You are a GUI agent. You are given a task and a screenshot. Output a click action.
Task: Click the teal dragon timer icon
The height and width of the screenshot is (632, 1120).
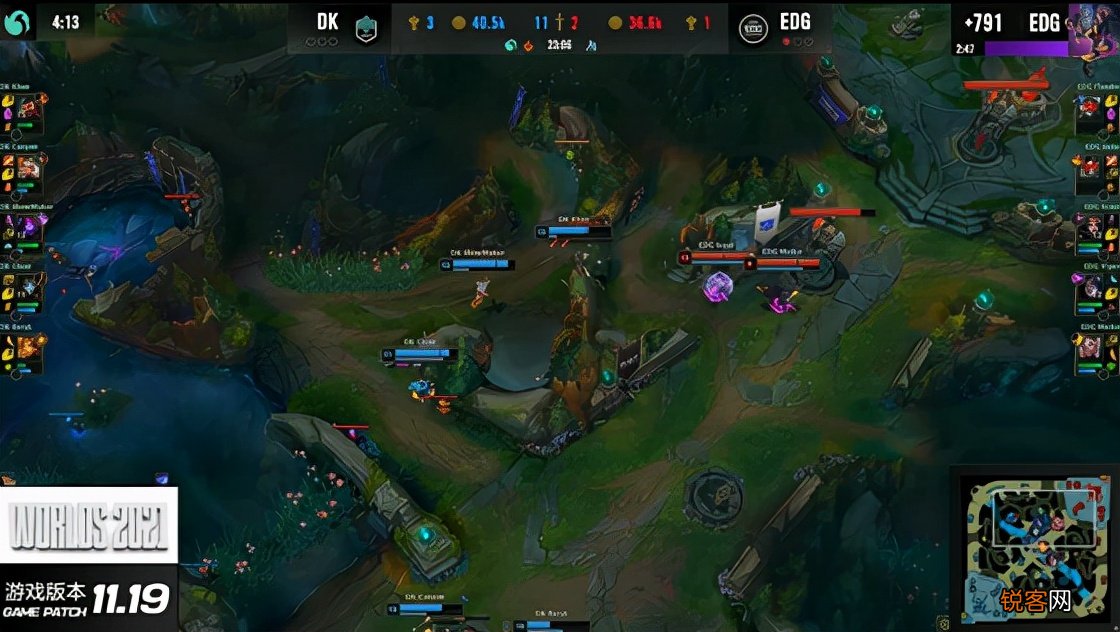pyautogui.click(x=510, y=45)
